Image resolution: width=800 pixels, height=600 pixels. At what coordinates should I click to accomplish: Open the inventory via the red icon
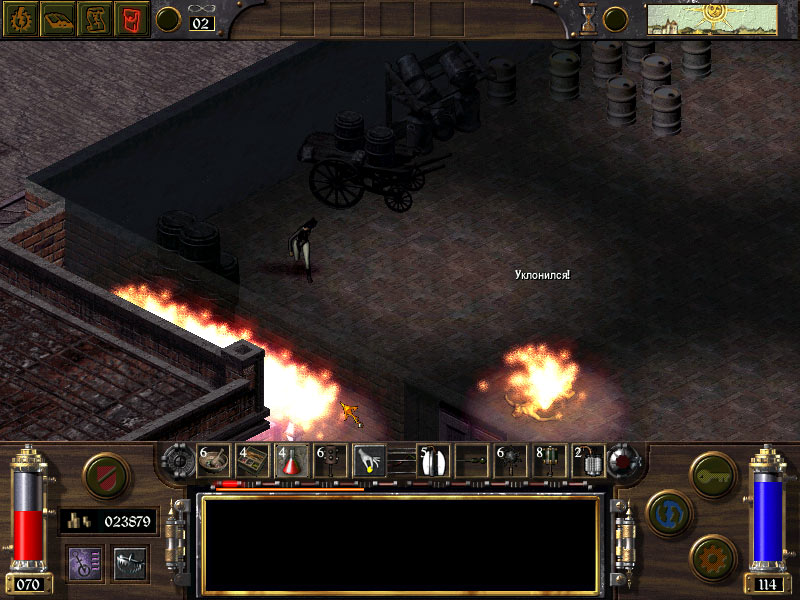(x=130, y=19)
